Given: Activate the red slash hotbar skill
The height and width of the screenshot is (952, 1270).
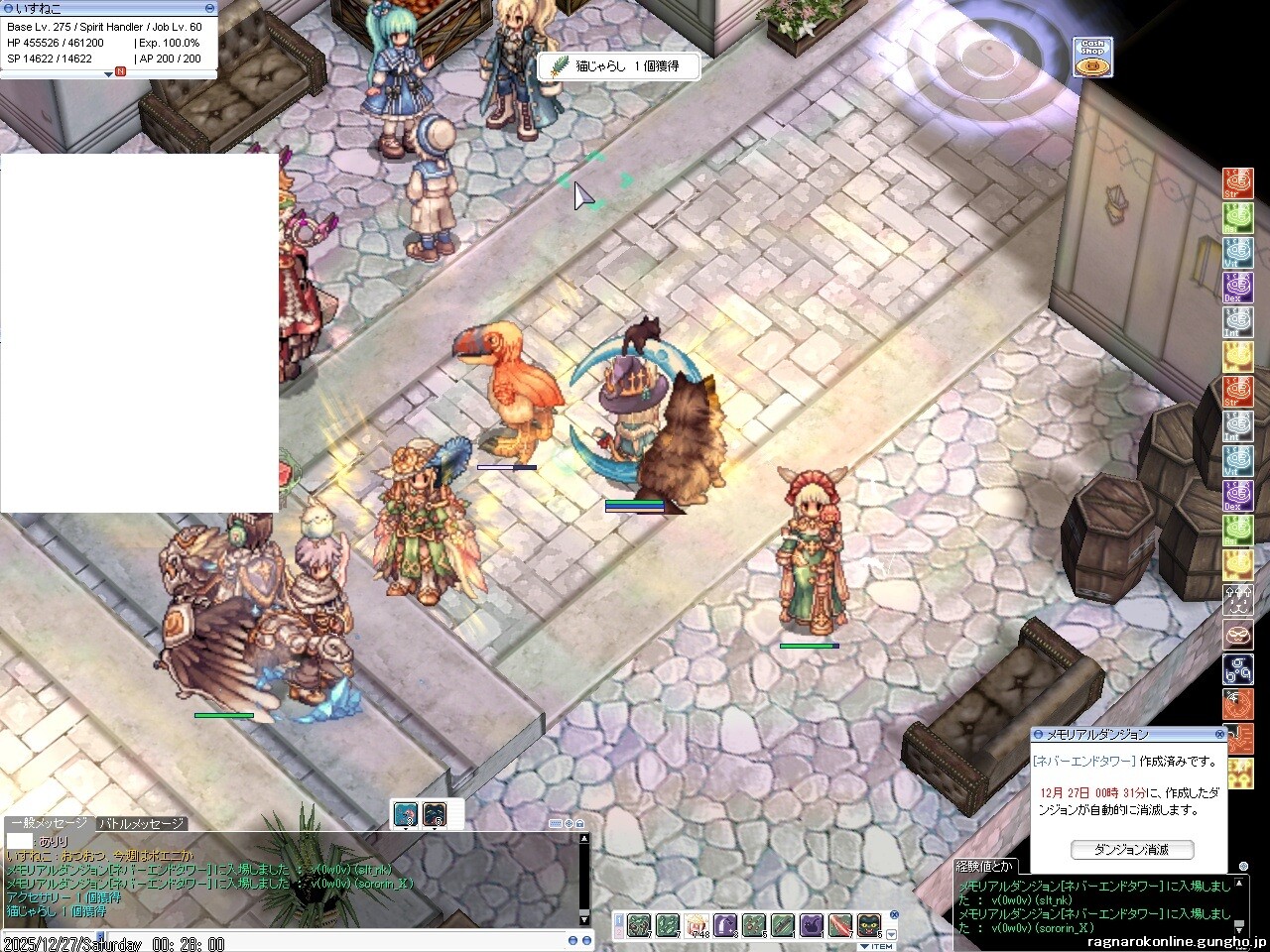Looking at the screenshot, I should 840,926.
